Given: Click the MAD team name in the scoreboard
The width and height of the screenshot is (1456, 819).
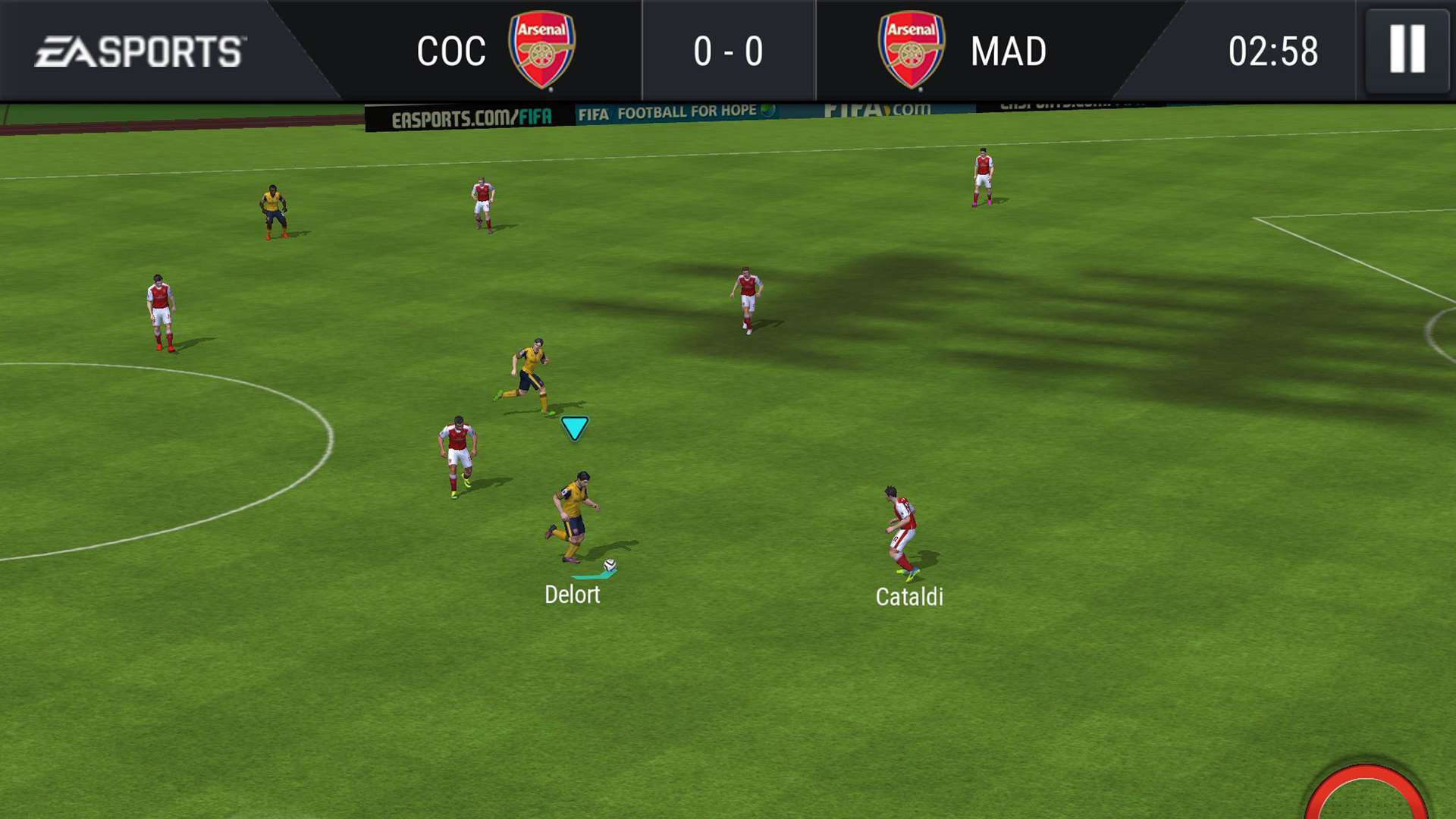Looking at the screenshot, I should (1009, 50).
